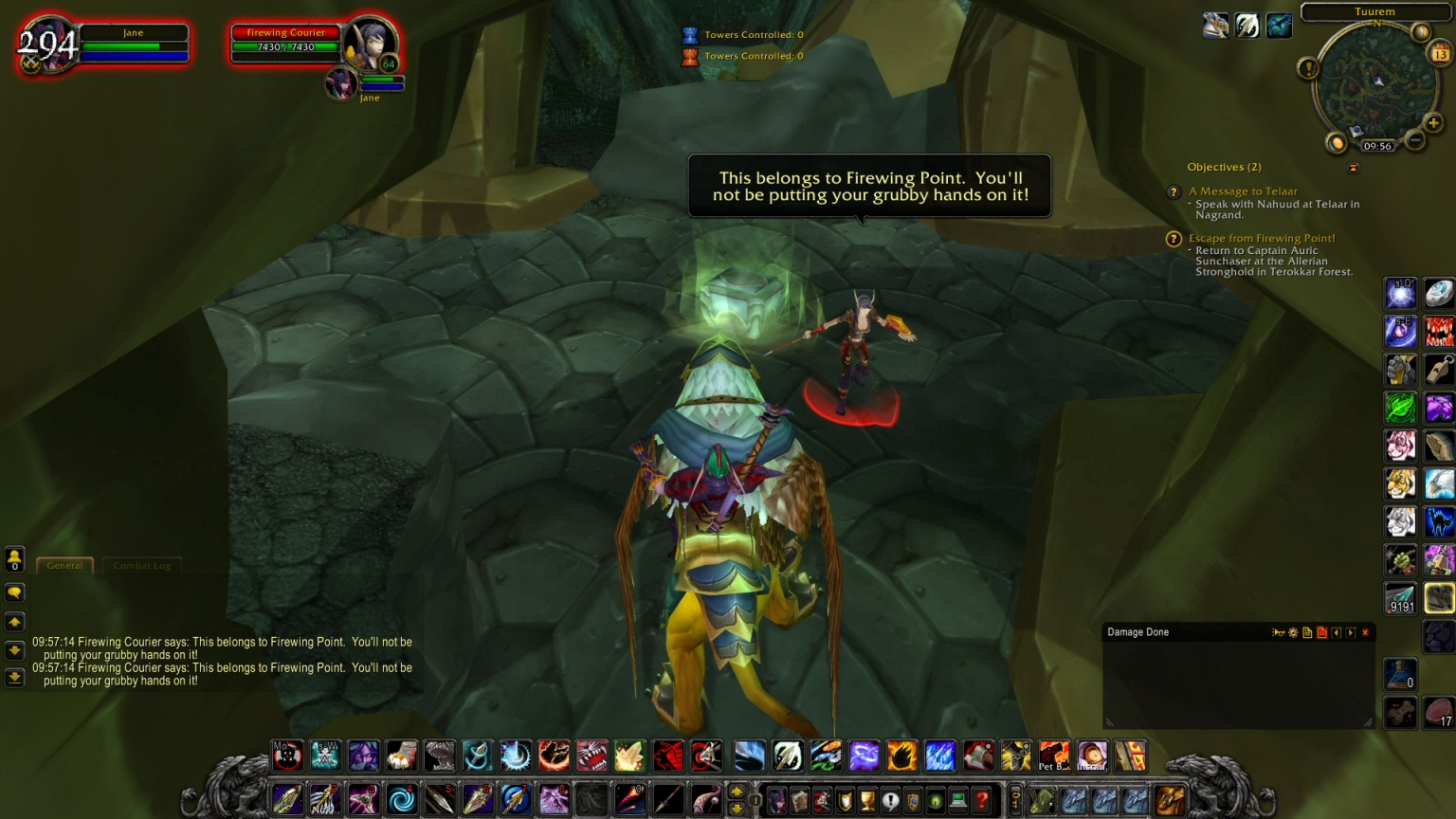This screenshot has width=1456, height=819.
Task: Switch to the Combat Log tab
Action: (142, 565)
